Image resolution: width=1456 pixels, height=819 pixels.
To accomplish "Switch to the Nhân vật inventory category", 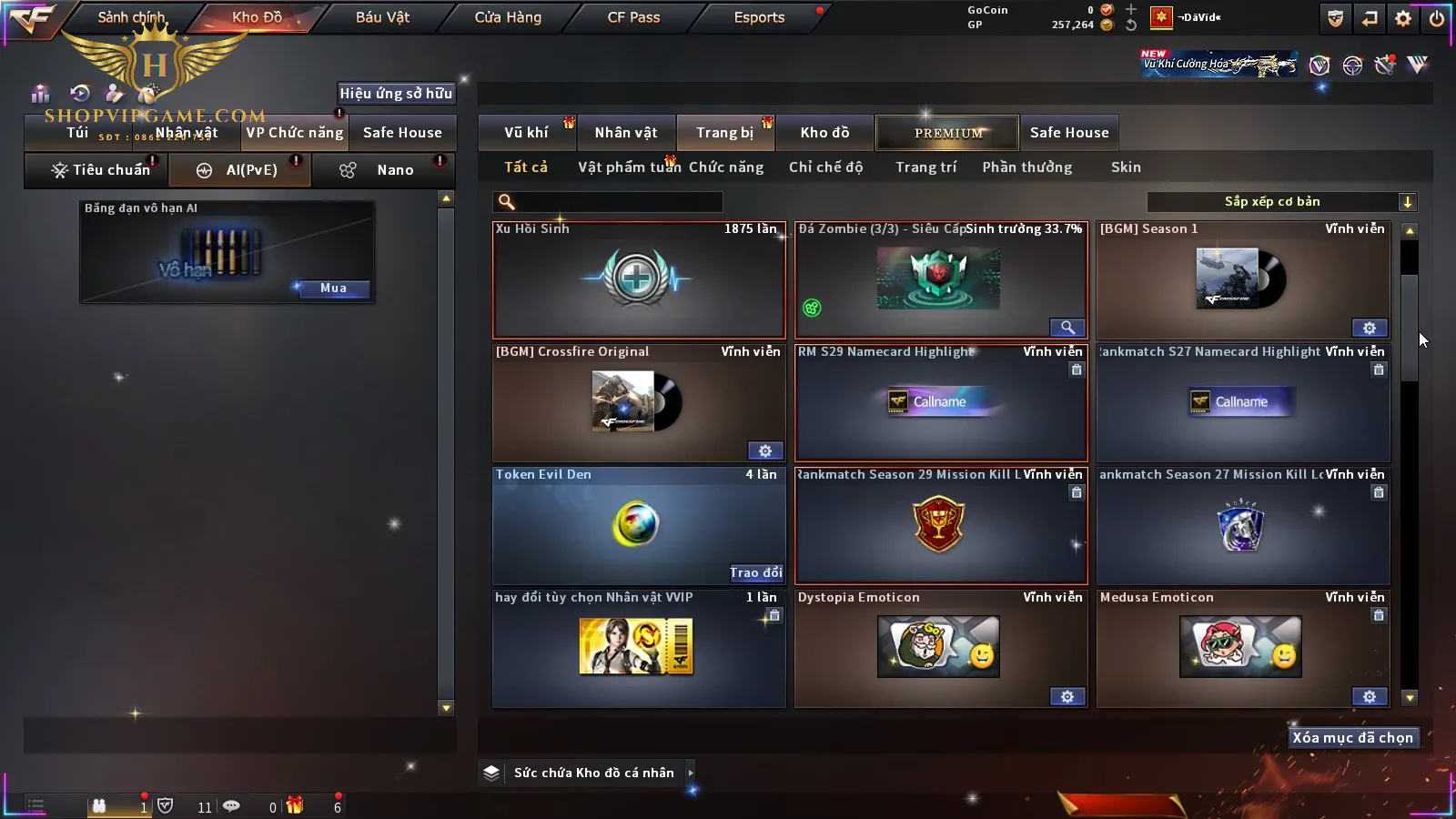I will click(626, 133).
